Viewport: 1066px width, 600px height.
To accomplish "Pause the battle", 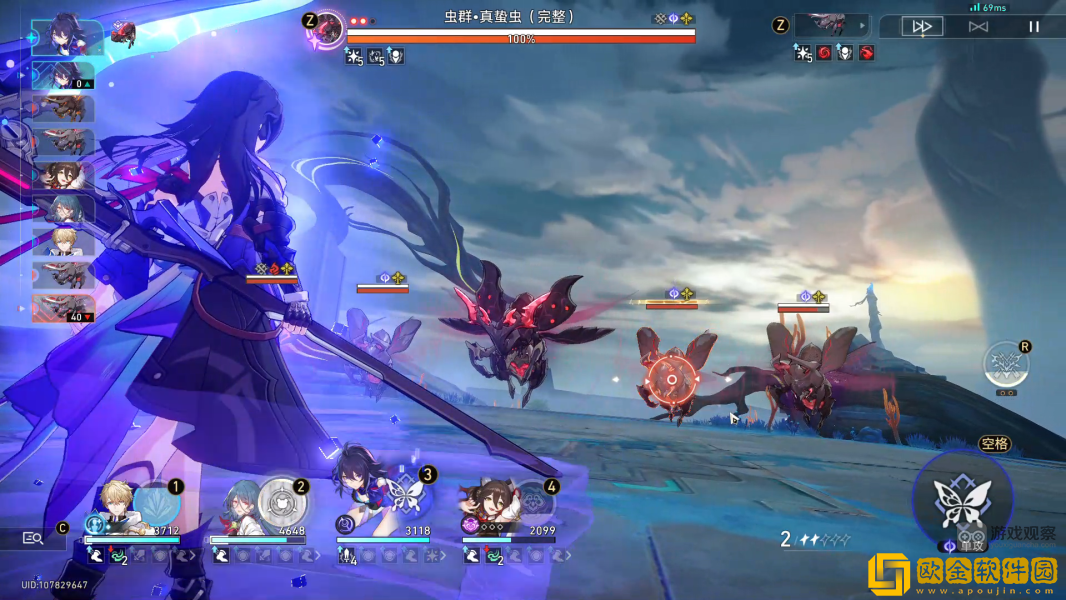I will tap(1034, 27).
